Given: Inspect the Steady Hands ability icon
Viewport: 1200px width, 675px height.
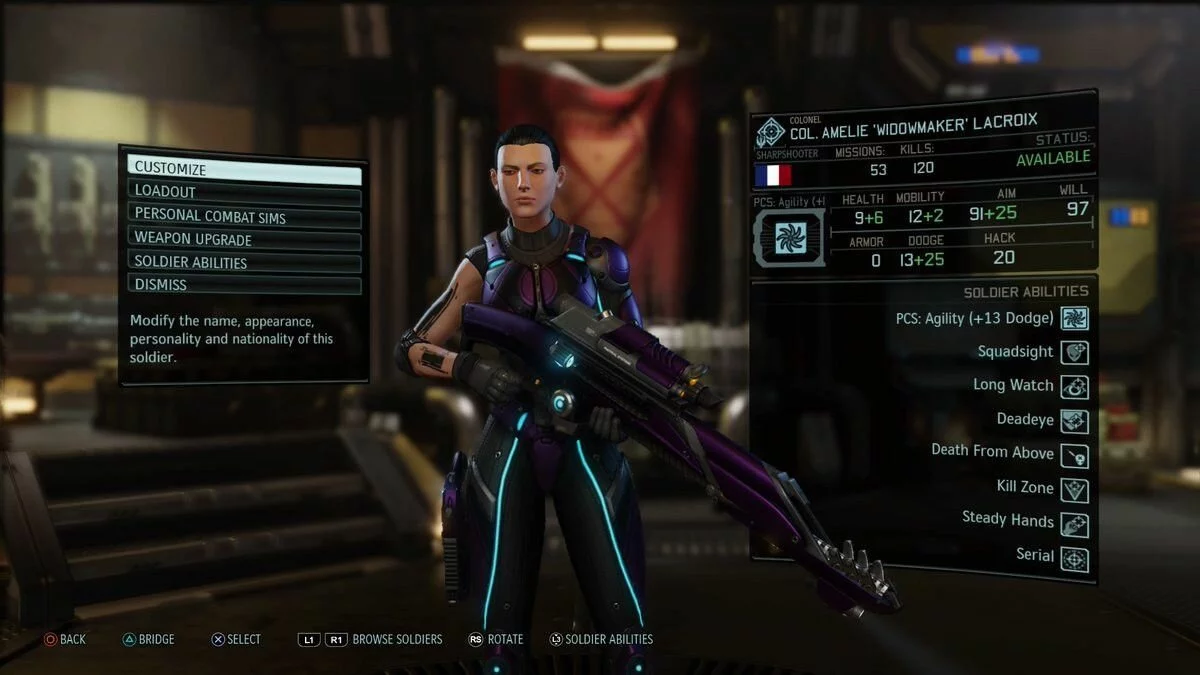Looking at the screenshot, I should pyautogui.click(x=1074, y=524).
